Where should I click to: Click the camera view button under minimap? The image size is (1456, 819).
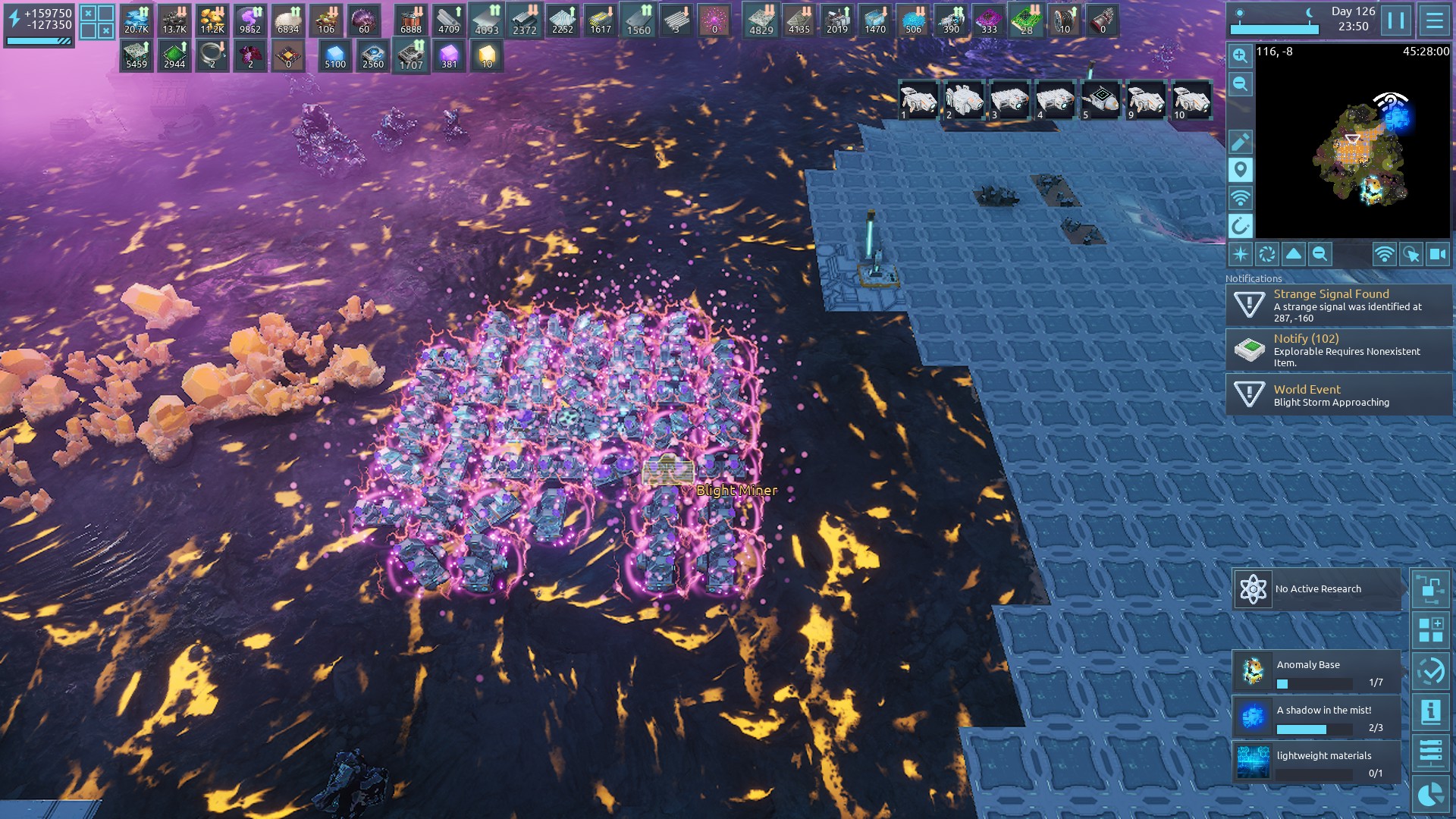(1438, 255)
